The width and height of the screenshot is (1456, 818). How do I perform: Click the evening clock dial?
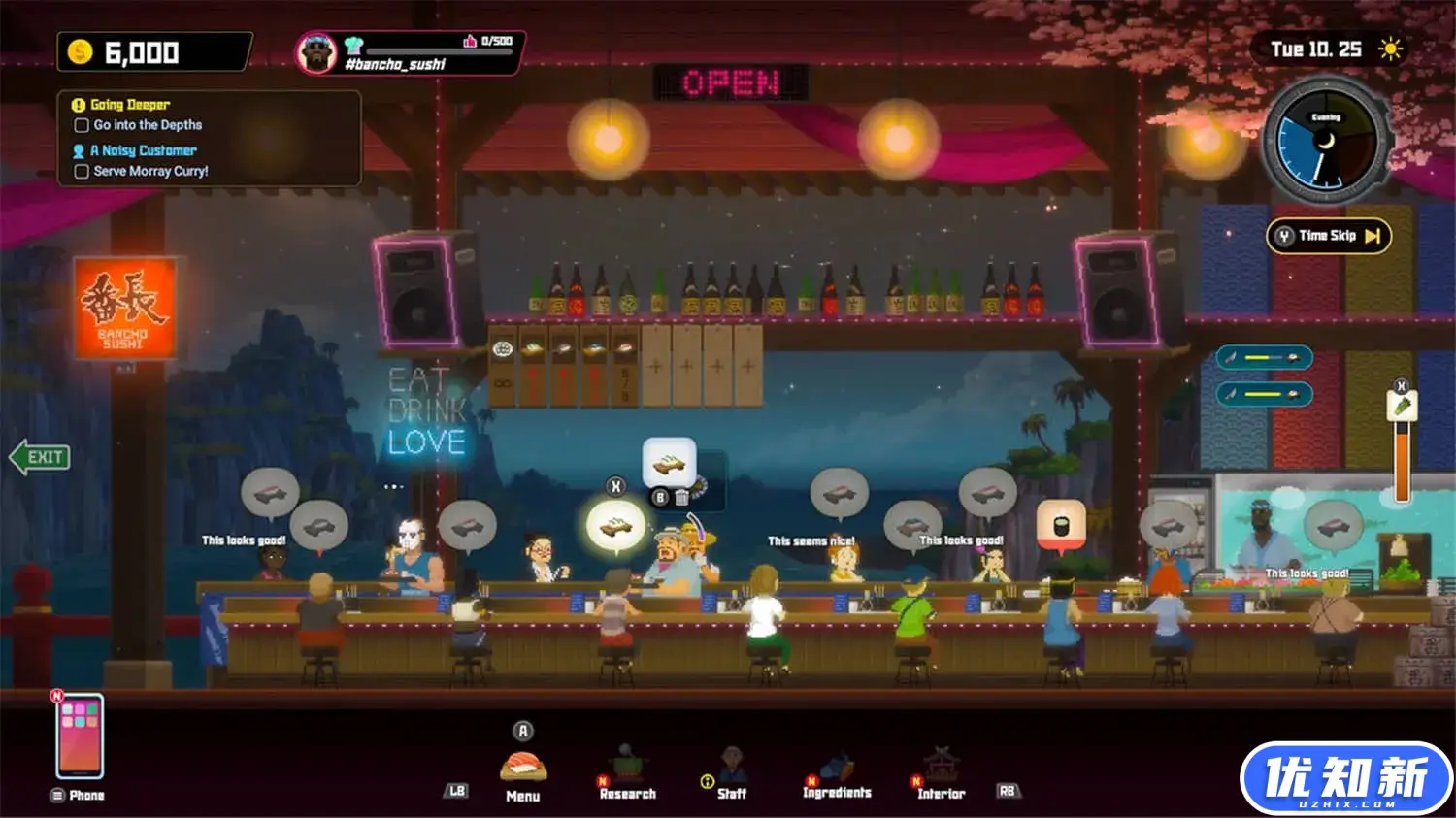point(1326,142)
